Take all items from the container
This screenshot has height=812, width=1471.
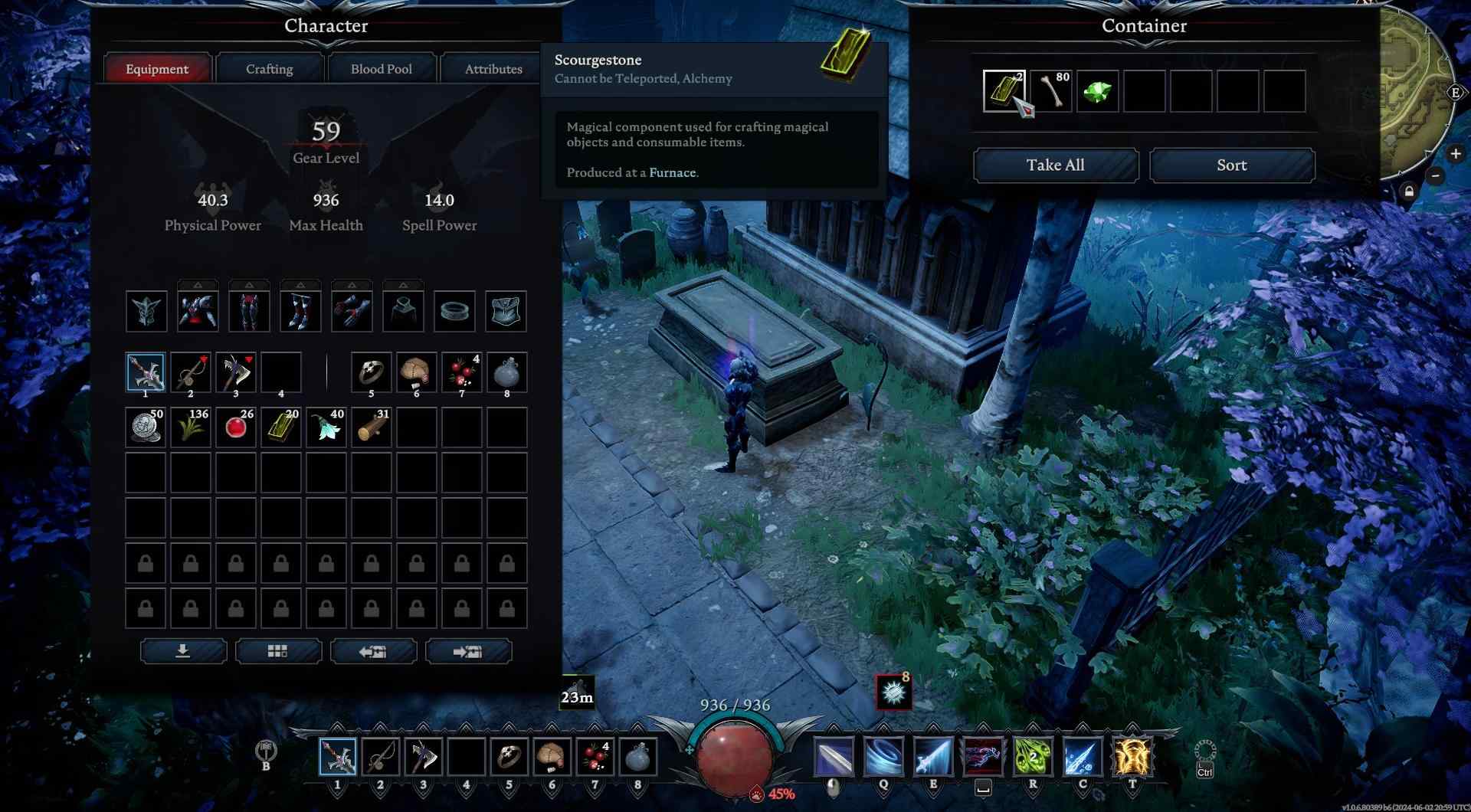[1055, 165]
